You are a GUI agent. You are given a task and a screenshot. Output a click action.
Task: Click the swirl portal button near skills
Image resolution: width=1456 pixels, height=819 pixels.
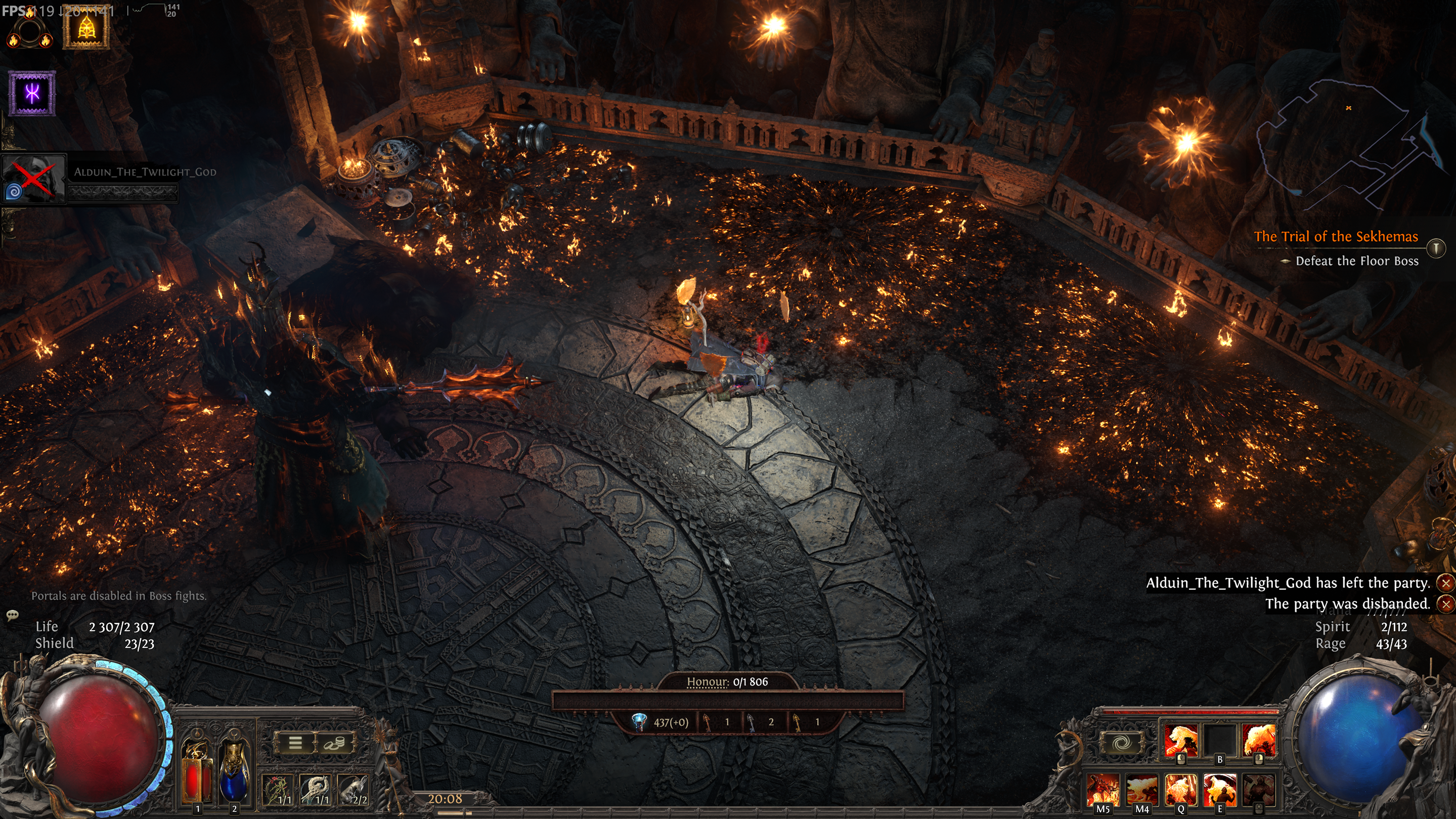click(x=1121, y=742)
